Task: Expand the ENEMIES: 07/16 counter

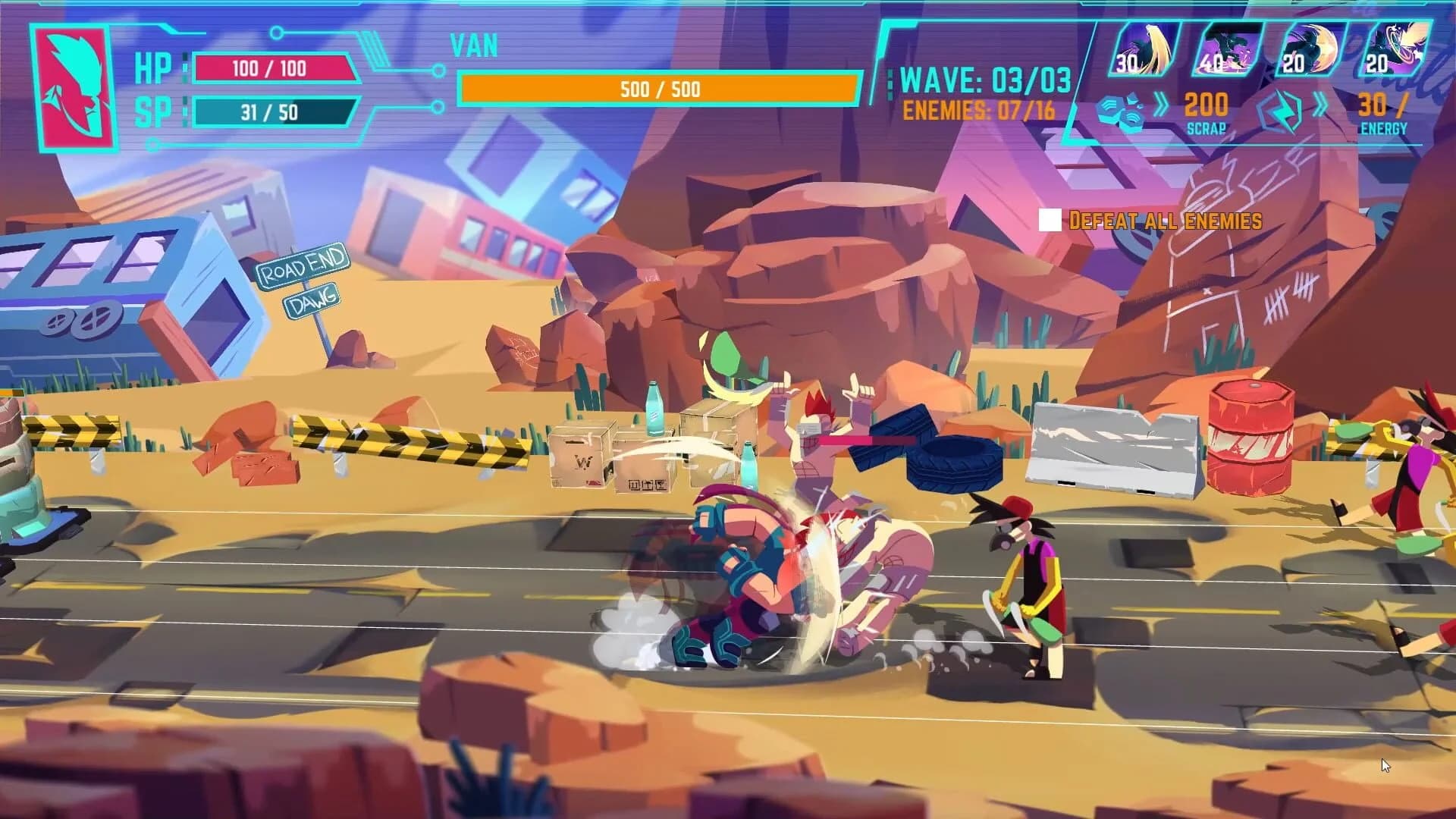Action: 982,108
